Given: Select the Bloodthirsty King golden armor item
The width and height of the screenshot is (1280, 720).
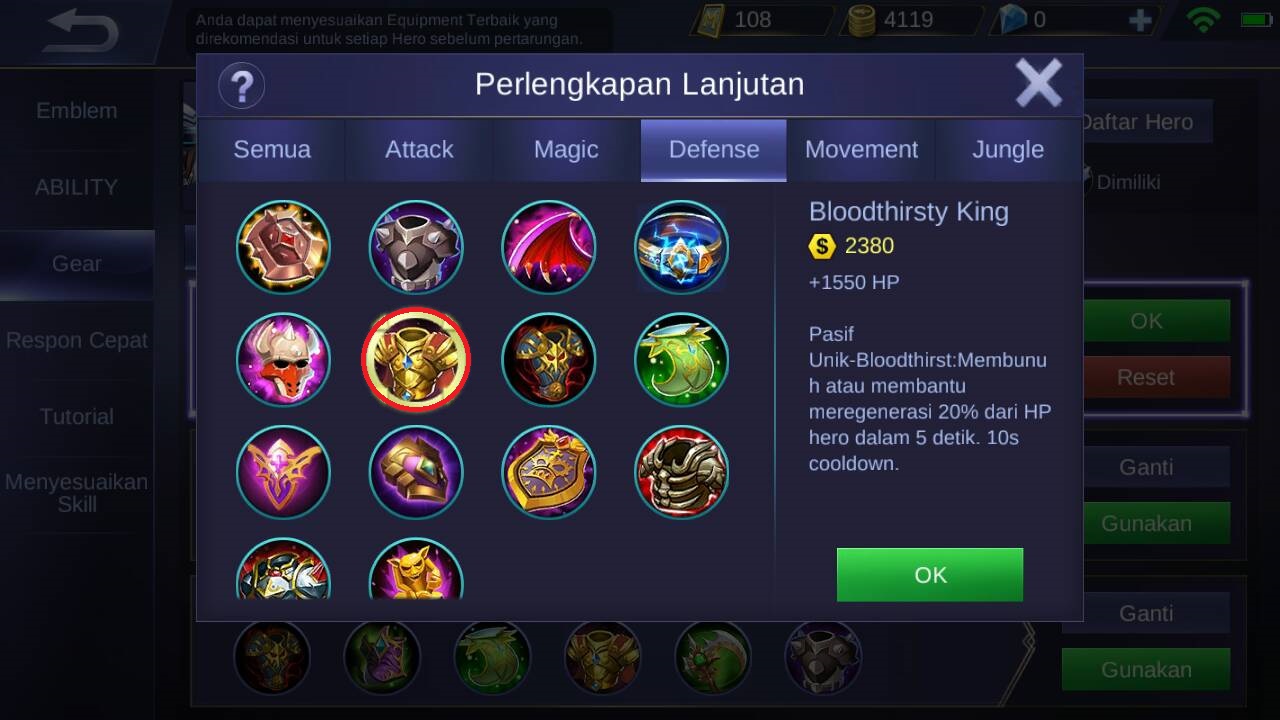Looking at the screenshot, I should [415, 360].
